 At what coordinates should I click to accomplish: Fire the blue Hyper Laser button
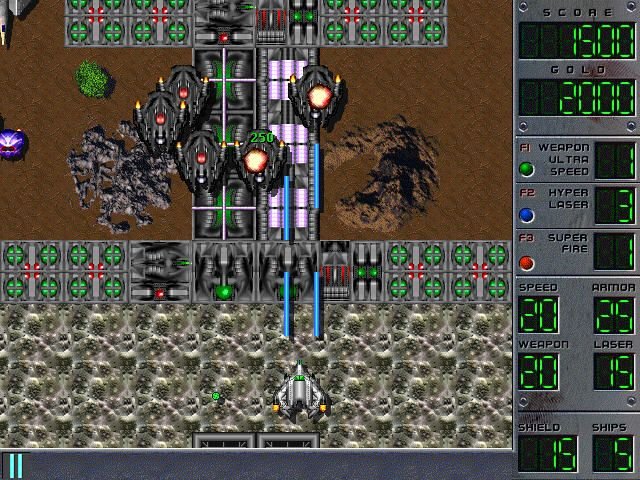click(527, 214)
